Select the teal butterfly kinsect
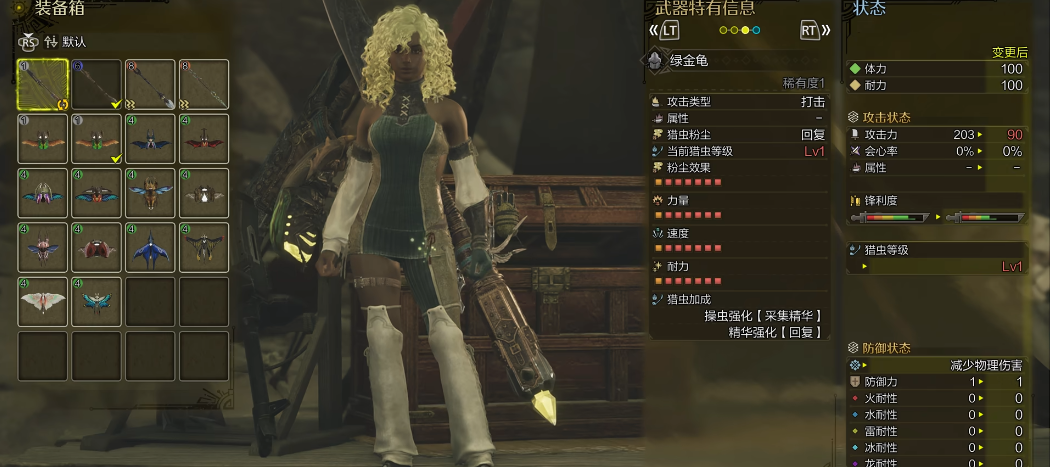 point(96,301)
